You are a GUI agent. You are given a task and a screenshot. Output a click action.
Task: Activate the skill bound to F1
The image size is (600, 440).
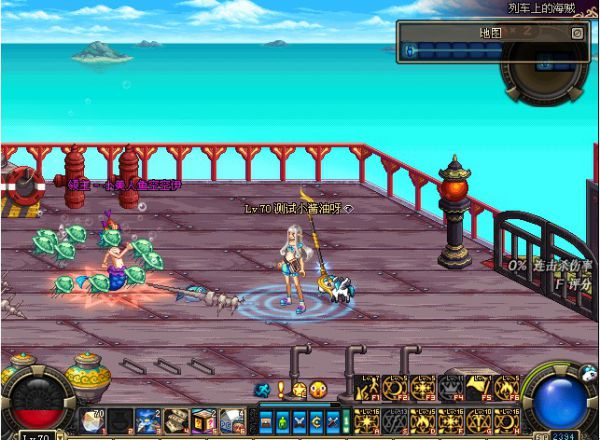(367, 387)
